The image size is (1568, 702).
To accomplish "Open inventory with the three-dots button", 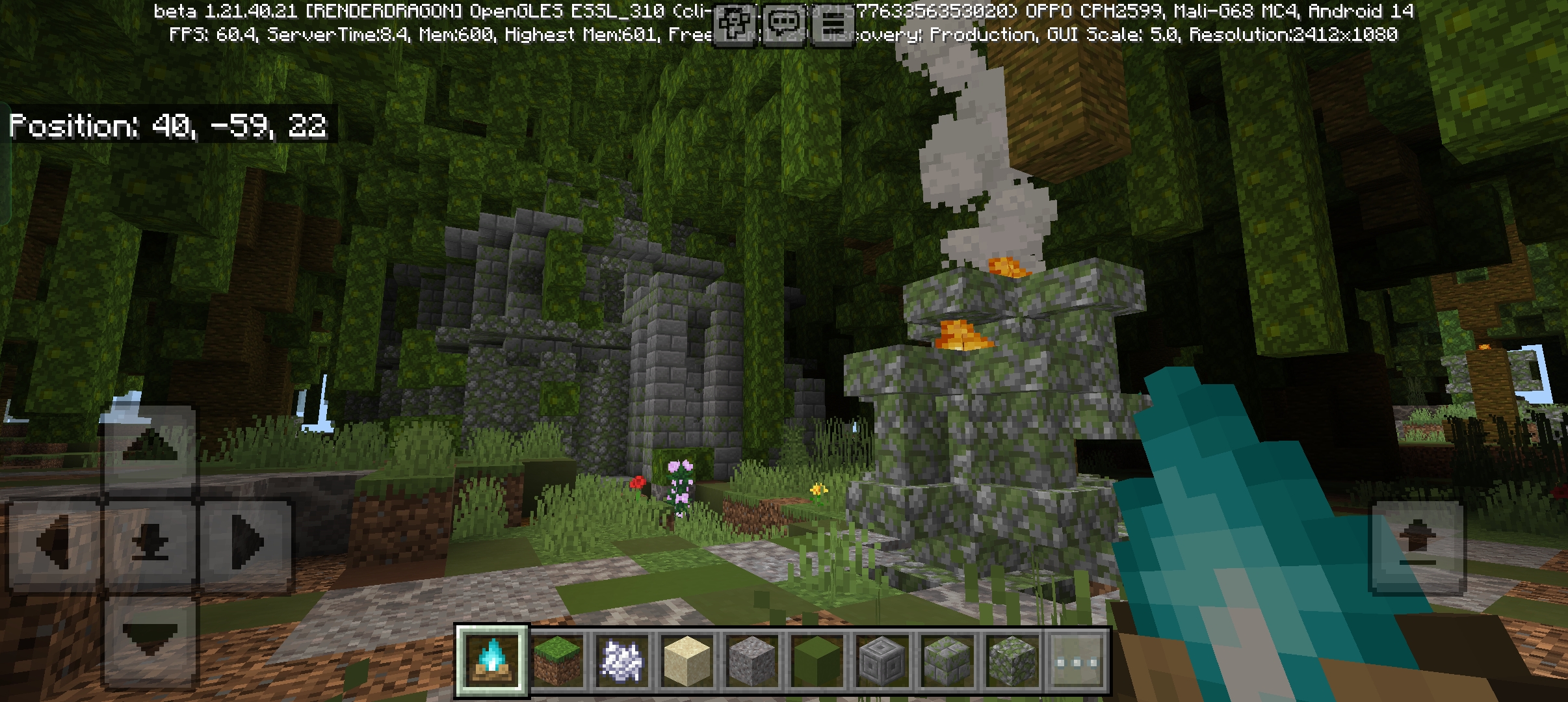I will point(1077,661).
